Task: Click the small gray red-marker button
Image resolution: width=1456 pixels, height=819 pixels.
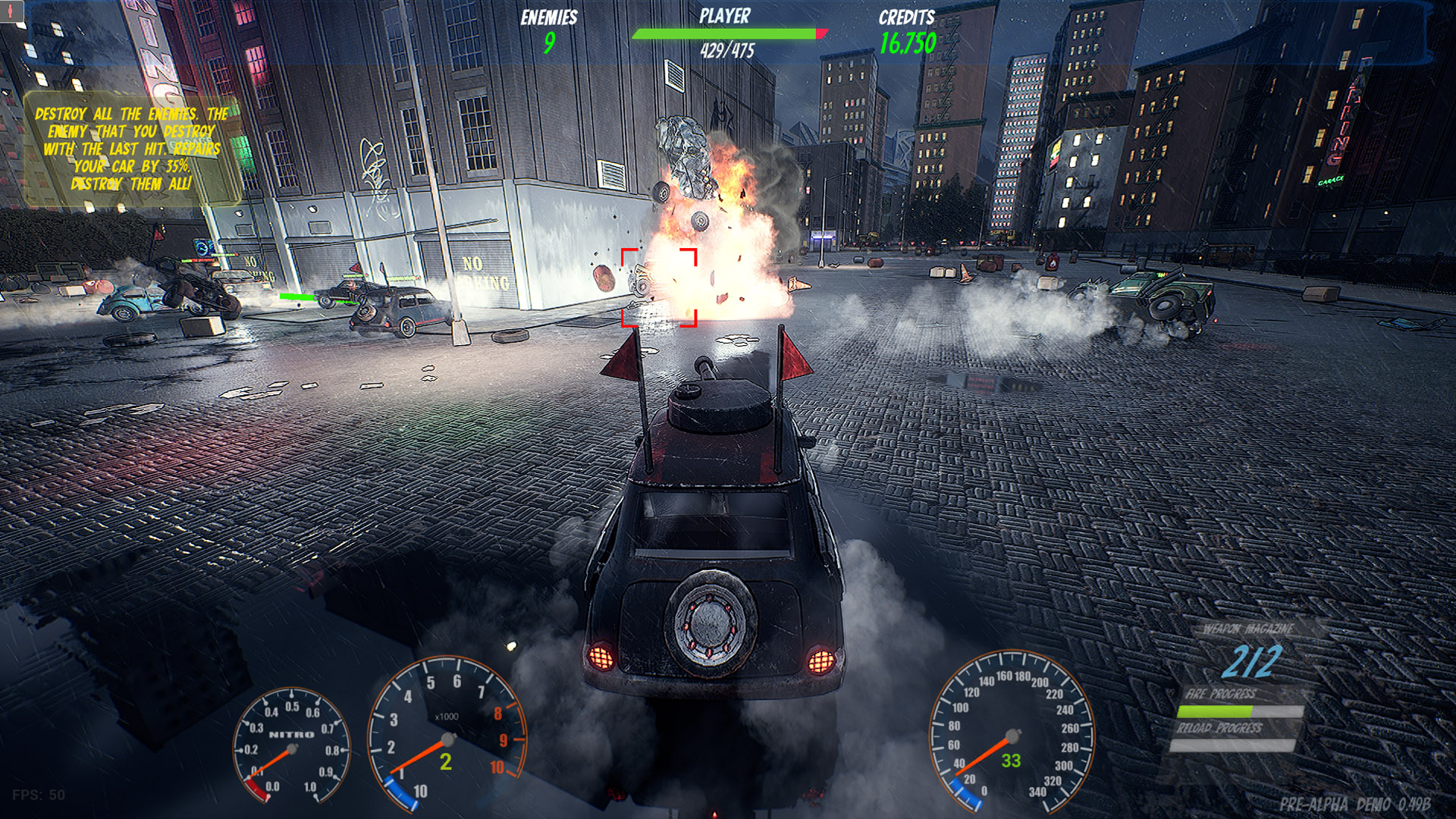Action: [12, 11]
